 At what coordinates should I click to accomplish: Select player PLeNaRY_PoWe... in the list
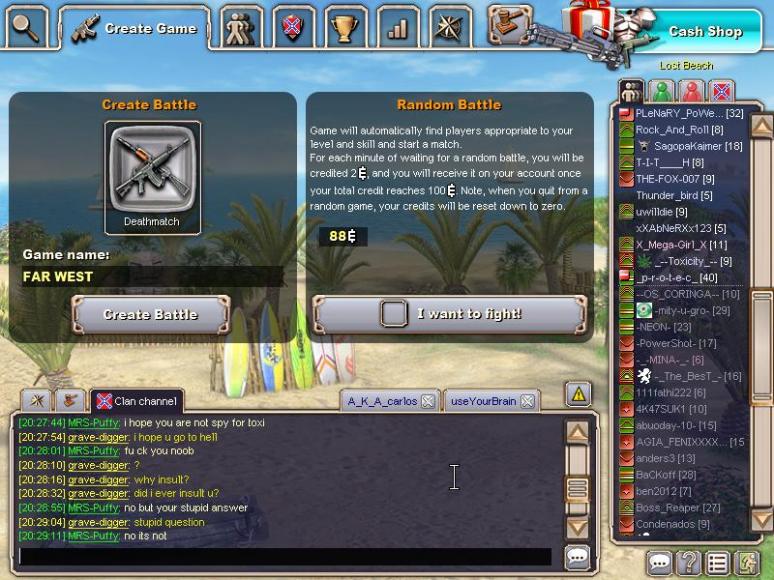point(688,114)
